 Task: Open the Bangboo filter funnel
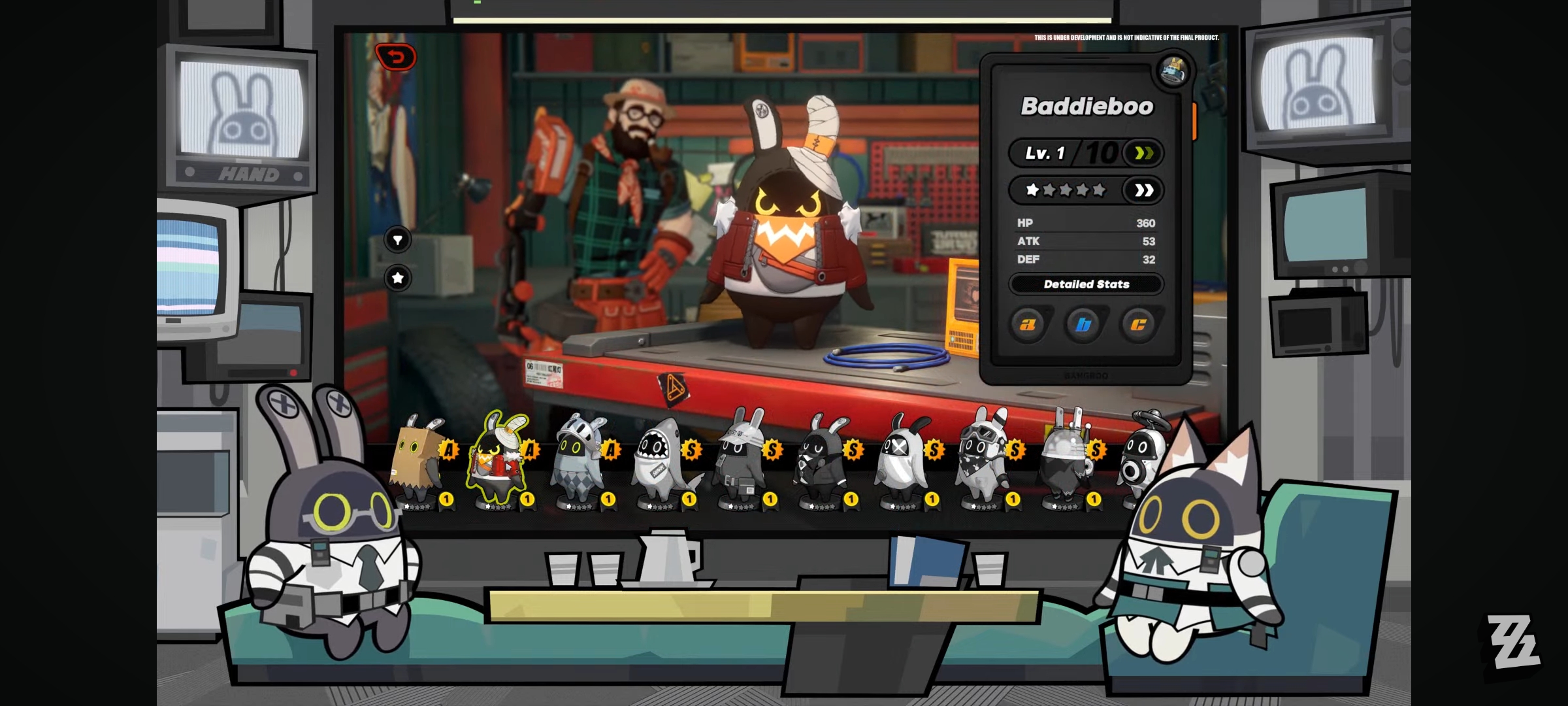click(x=398, y=240)
